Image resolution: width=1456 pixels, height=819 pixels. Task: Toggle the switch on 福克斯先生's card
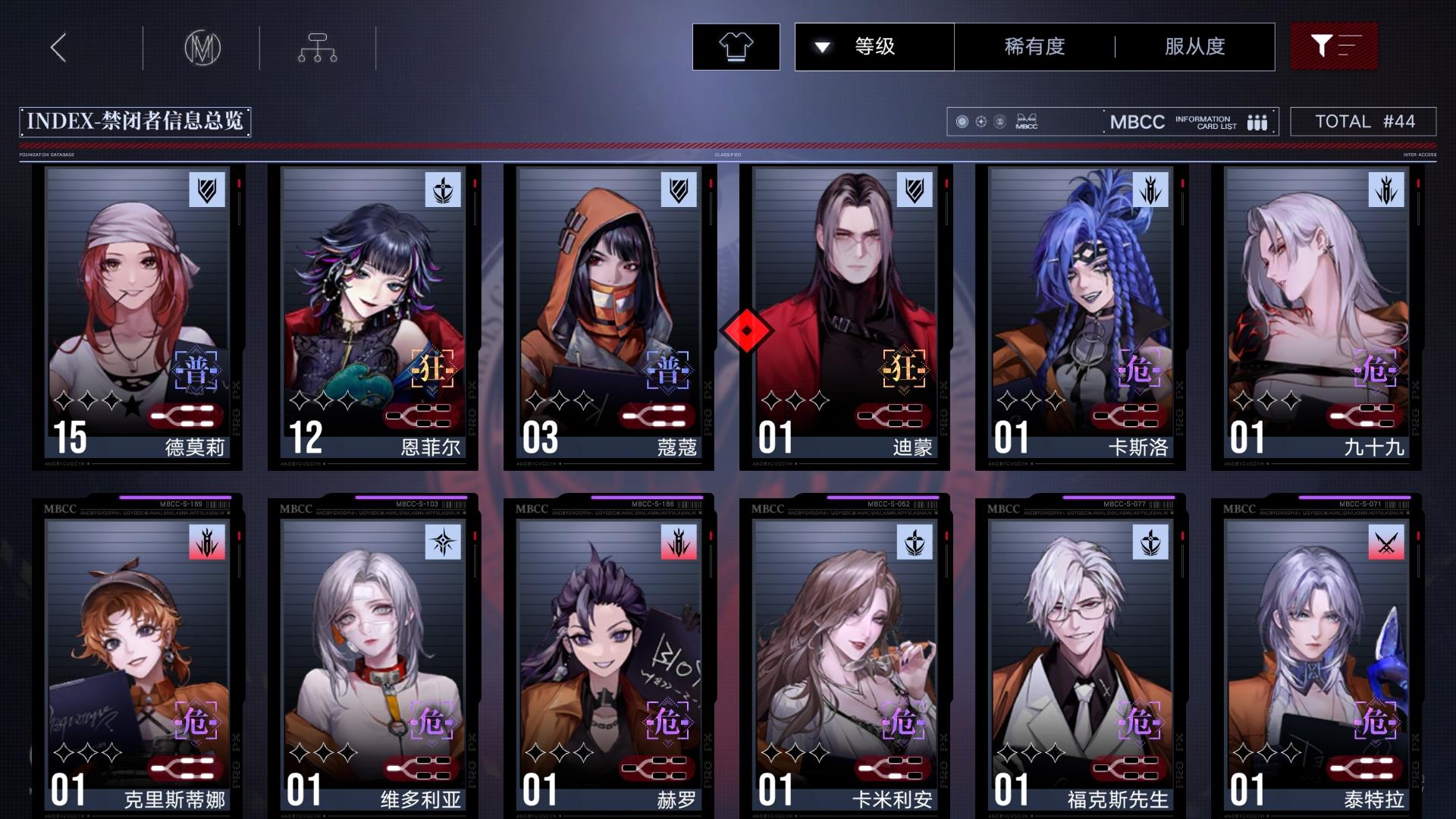tap(1129, 766)
